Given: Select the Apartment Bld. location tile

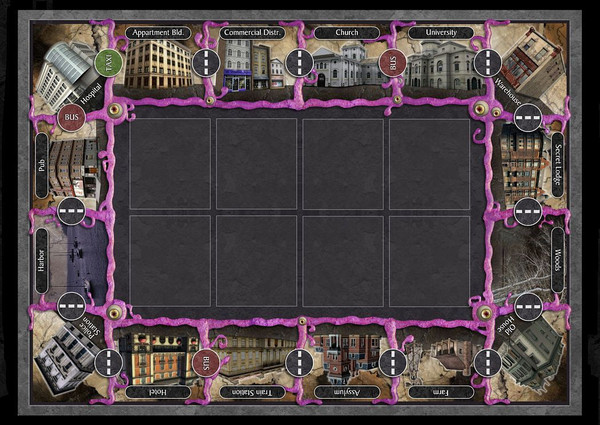Looking at the screenshot, I should (x=158, y=62).
